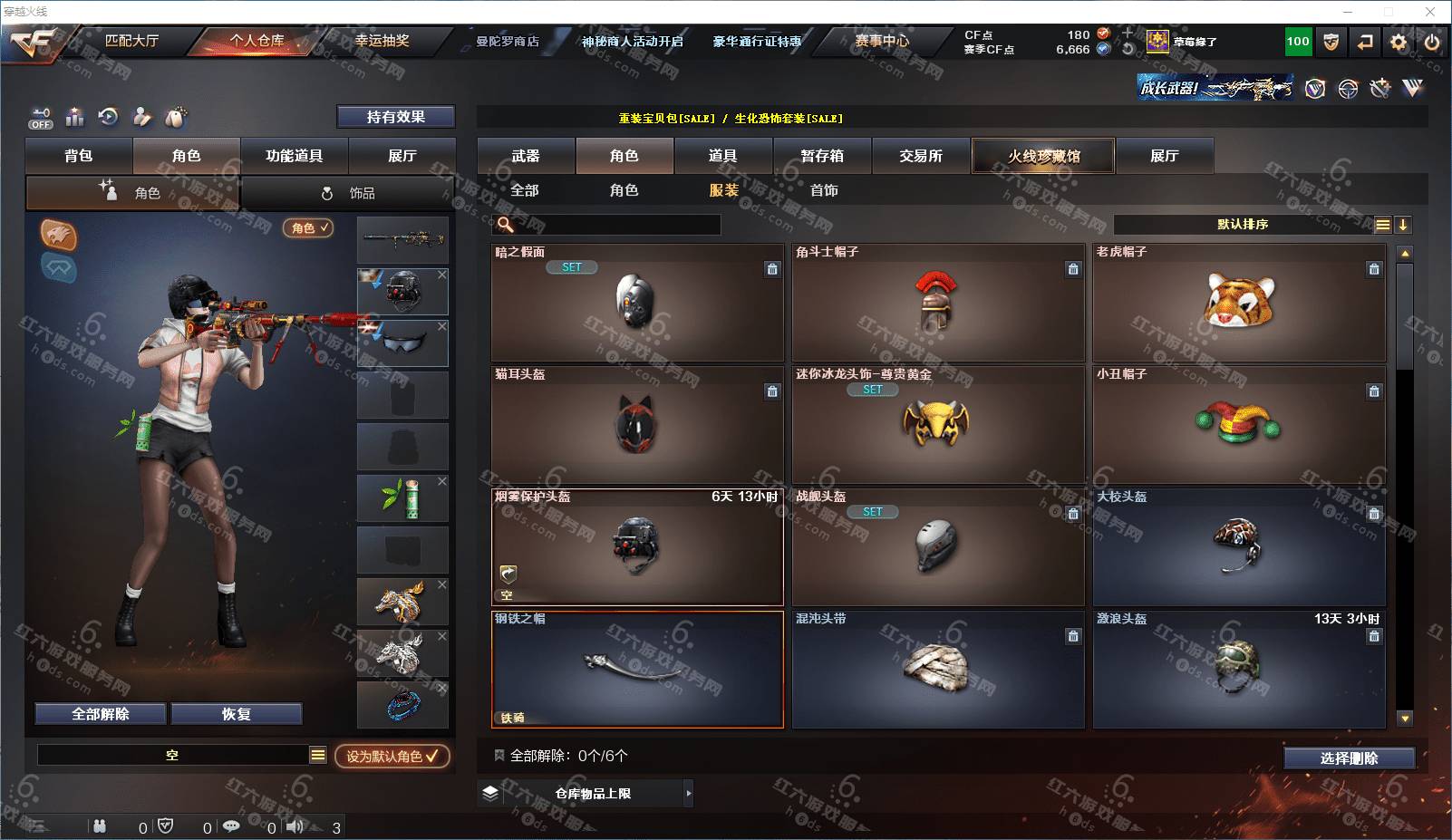This screenshot has width=1452, height=840.
Task: Restore outfit with 恢复 button
Action: 236,714
